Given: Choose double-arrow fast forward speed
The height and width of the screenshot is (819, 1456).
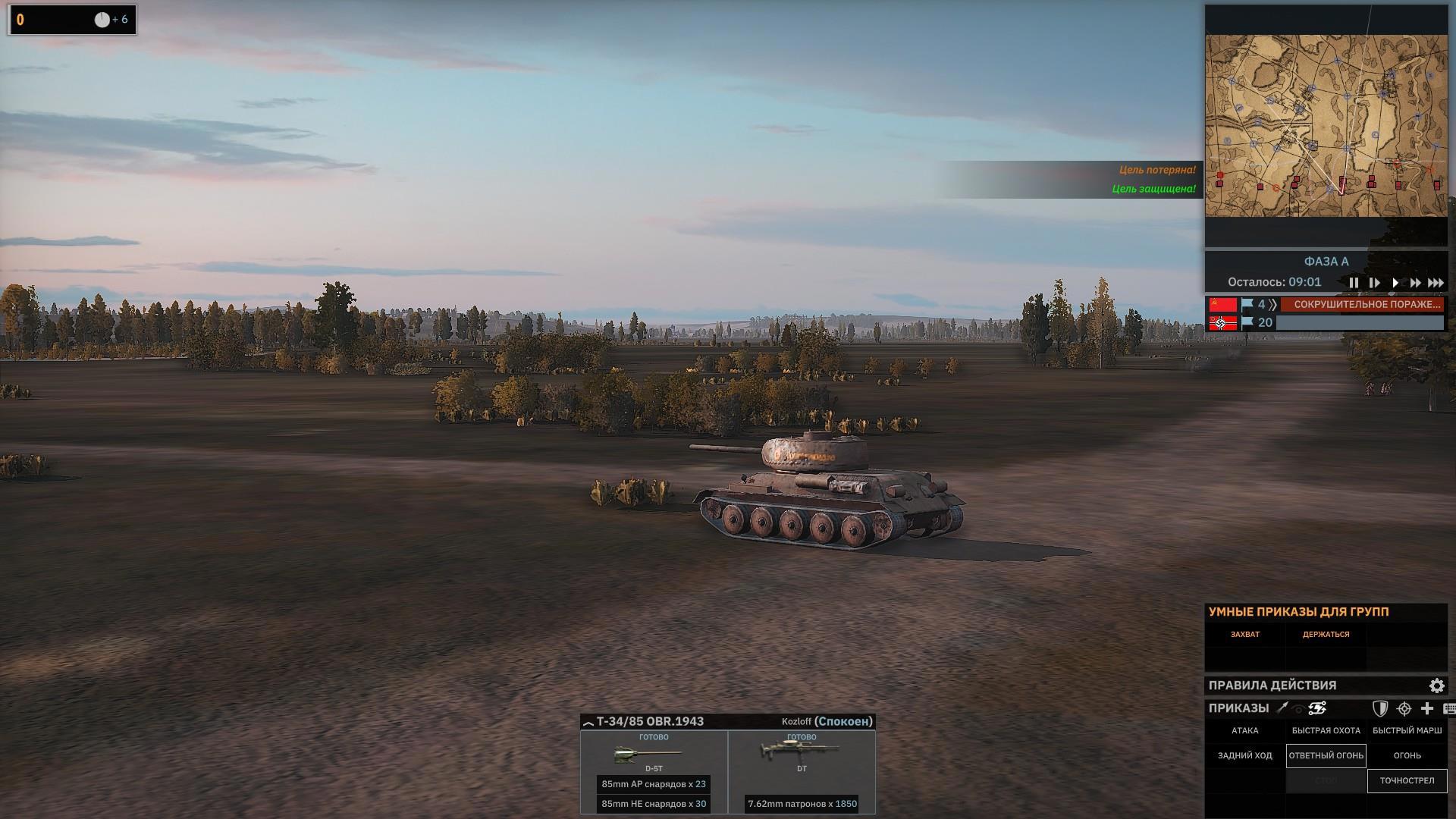Looking at the screenshot, I should (1415, 283).
